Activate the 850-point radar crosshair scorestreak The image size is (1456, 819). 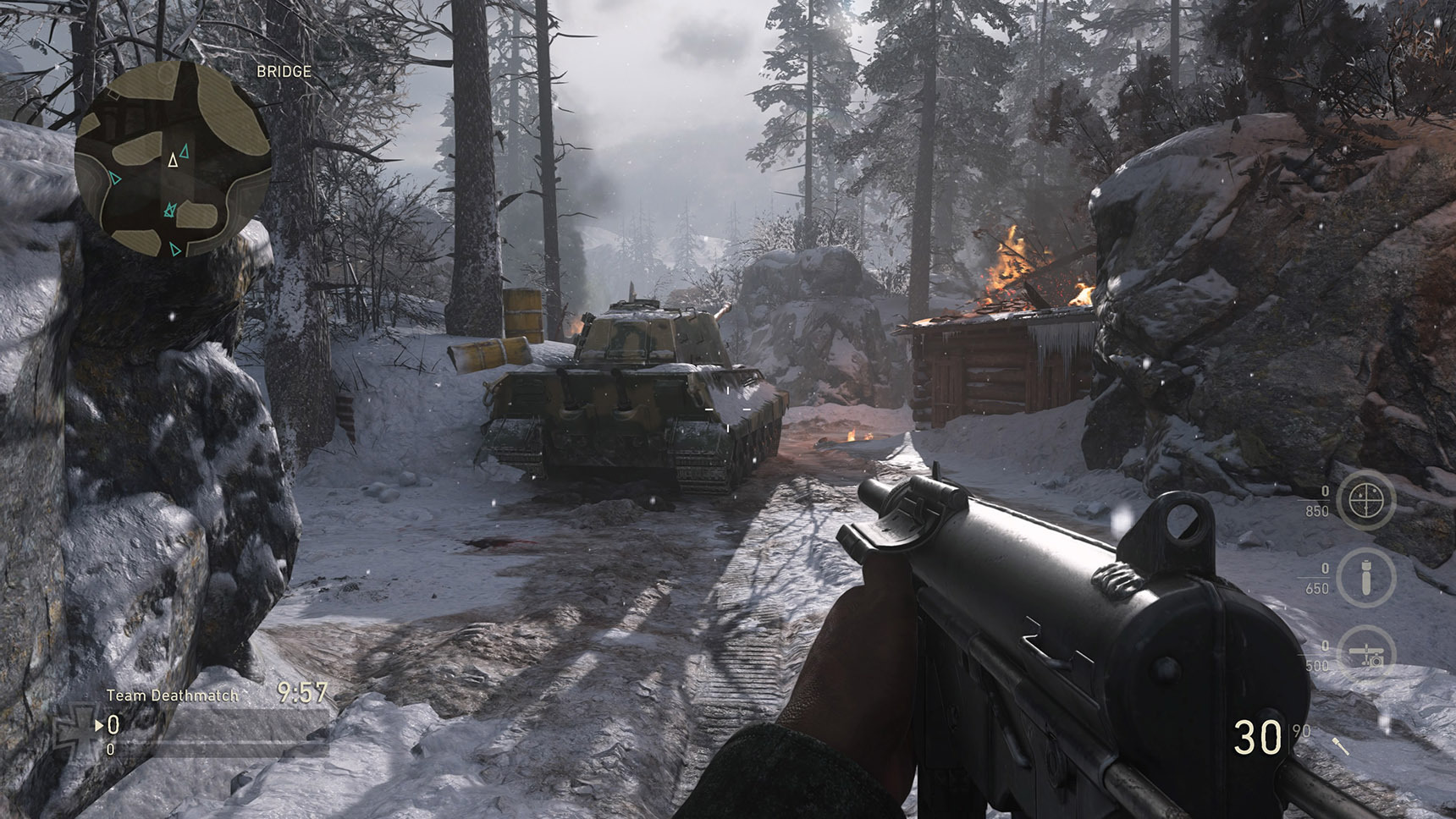(1365, 501)
